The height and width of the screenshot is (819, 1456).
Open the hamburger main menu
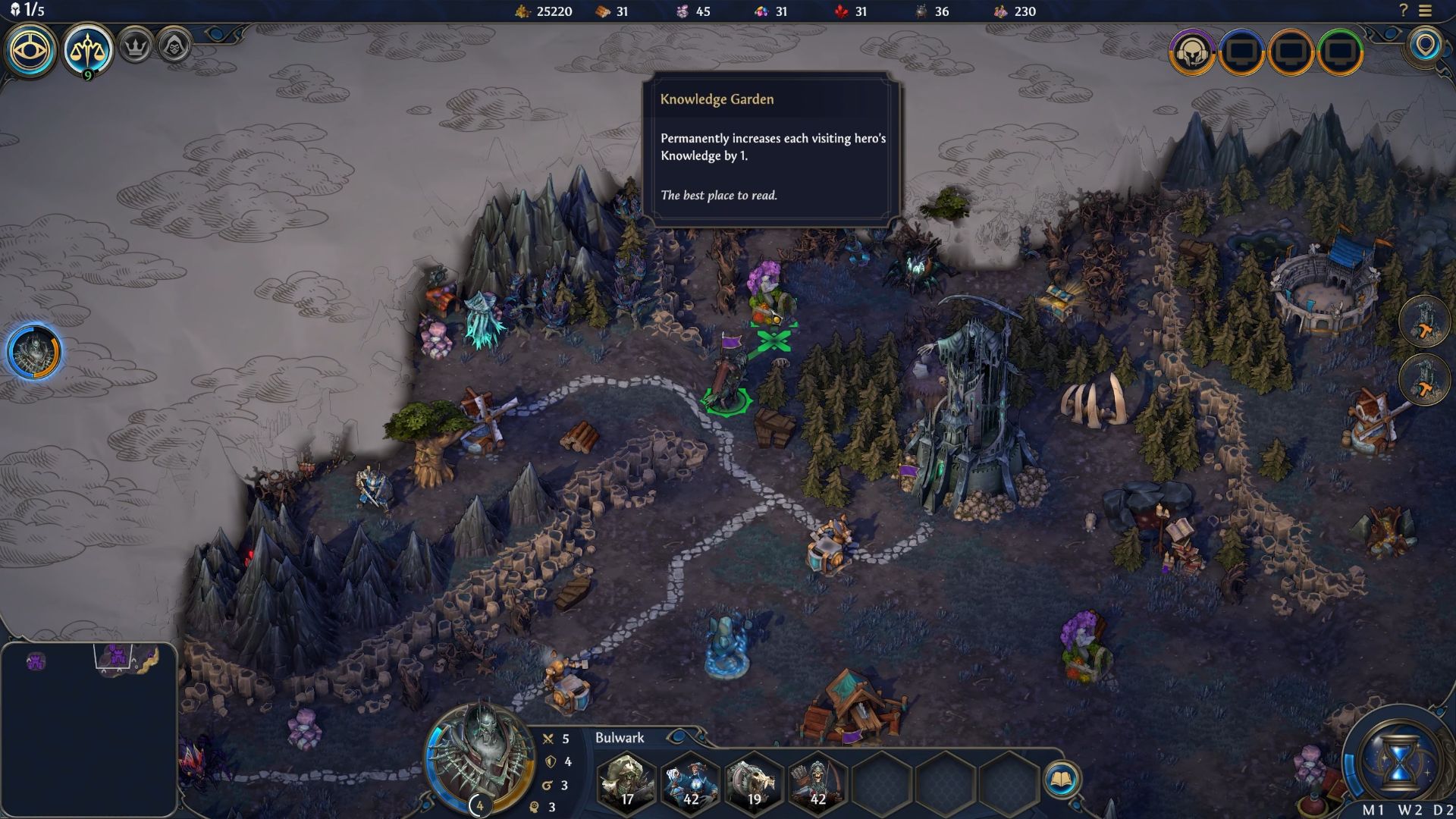tap(1426, 11)
